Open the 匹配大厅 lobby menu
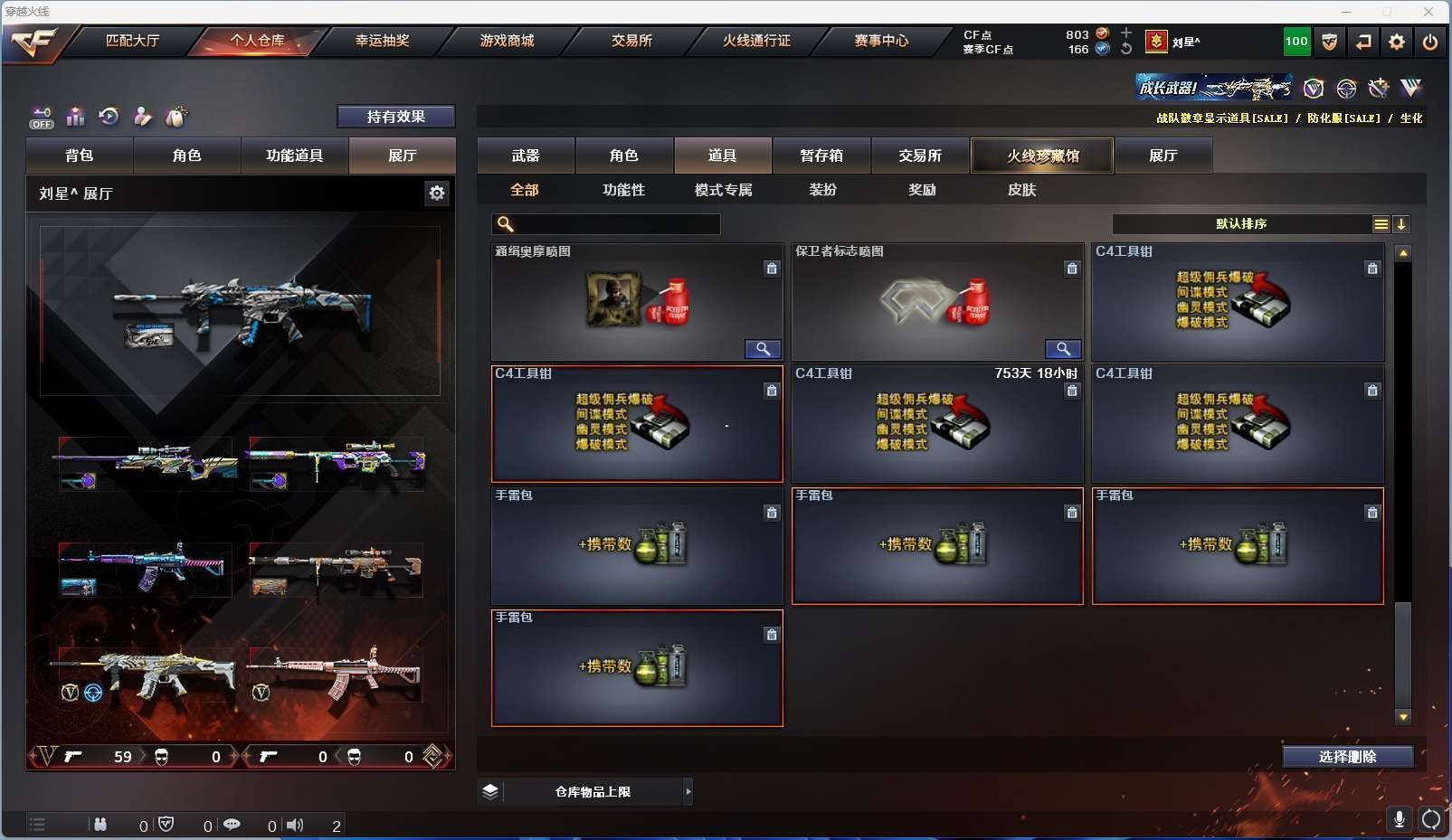The width and height of the screenshot is (1452, 840). click(132, 41)
